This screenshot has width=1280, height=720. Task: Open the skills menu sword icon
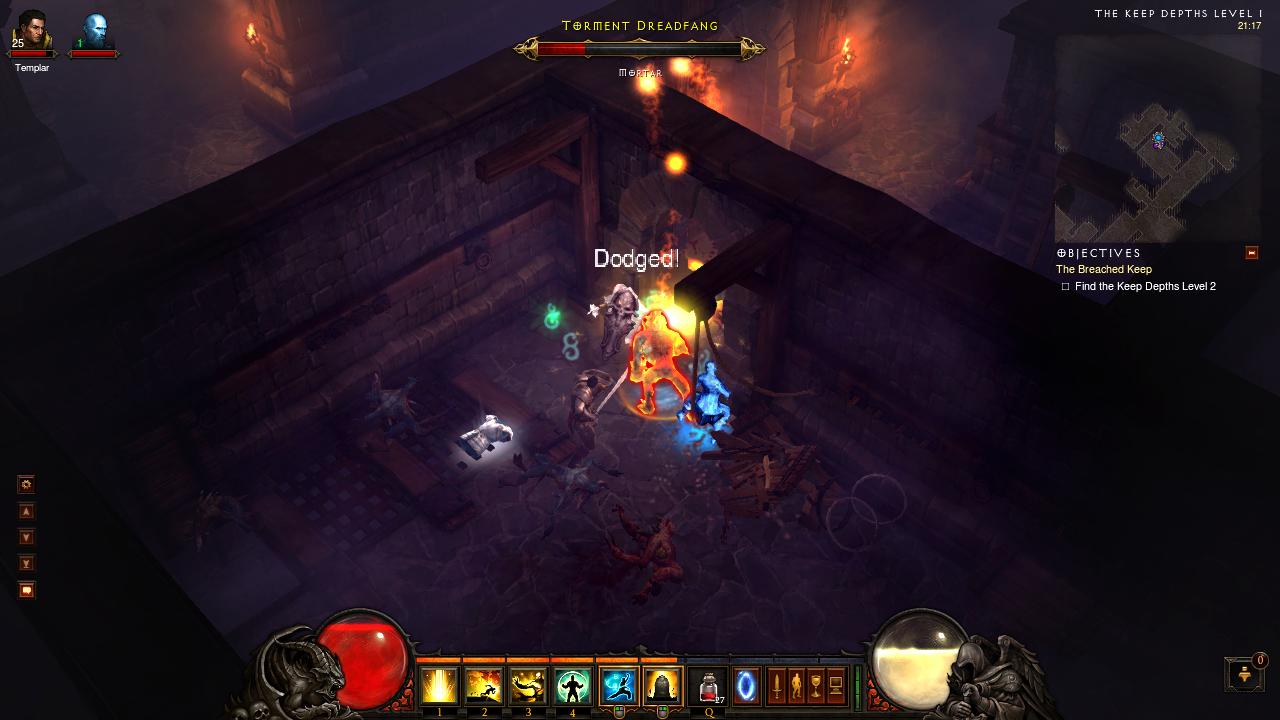pos(776,686)
